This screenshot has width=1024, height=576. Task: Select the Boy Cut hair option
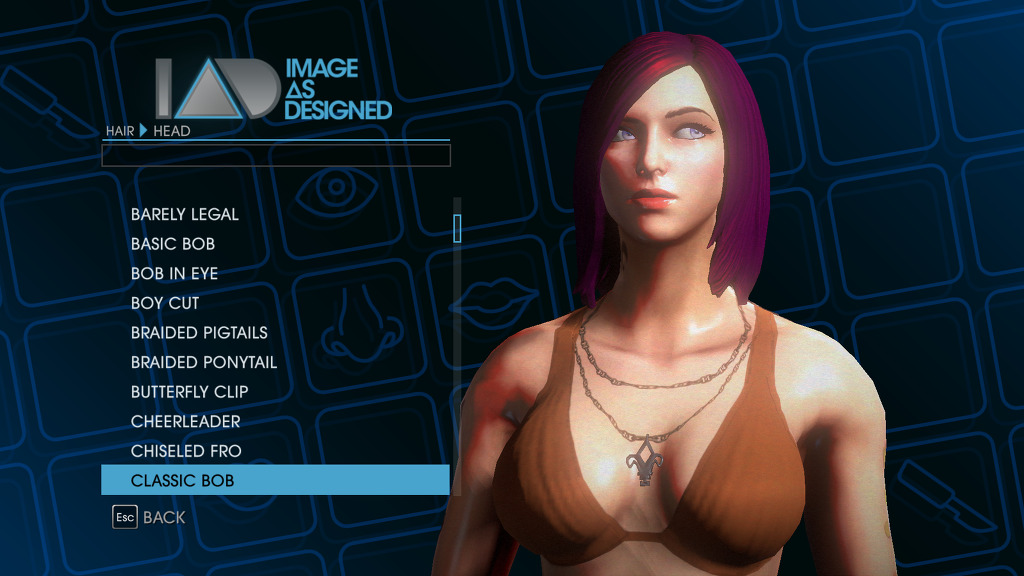pyautogui.click(x=165, y=303)
